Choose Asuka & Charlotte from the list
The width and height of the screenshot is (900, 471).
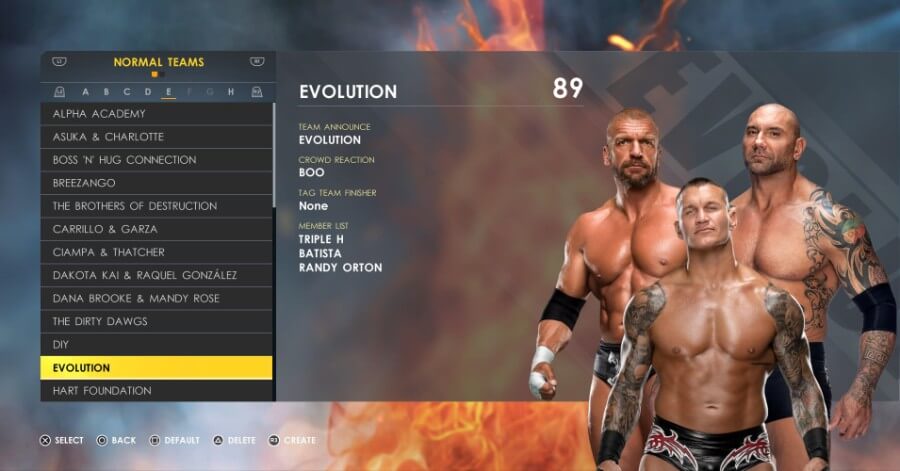point(156,137)
